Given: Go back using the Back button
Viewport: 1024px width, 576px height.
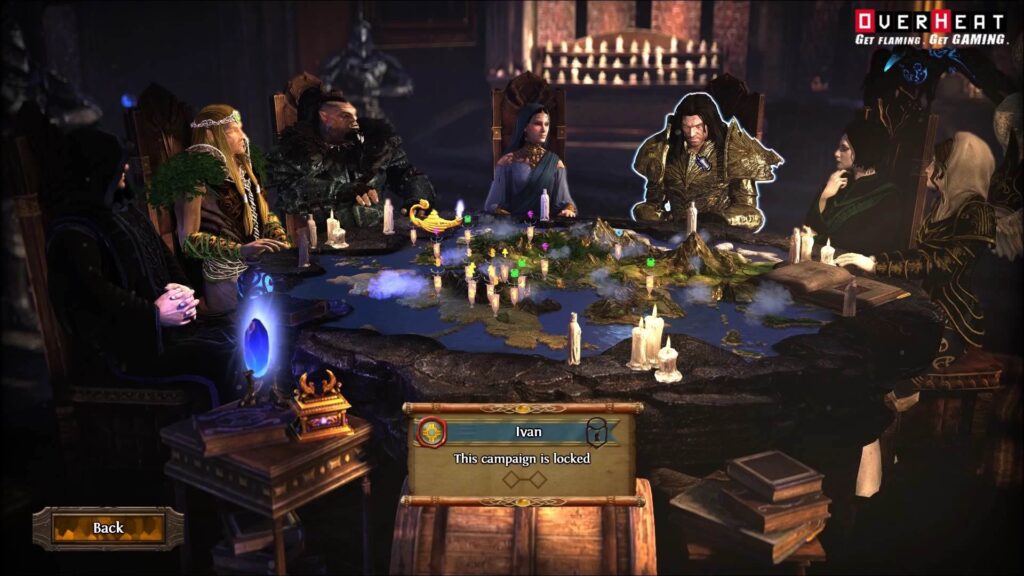Looking at the screenshot, I should point(108,528).
